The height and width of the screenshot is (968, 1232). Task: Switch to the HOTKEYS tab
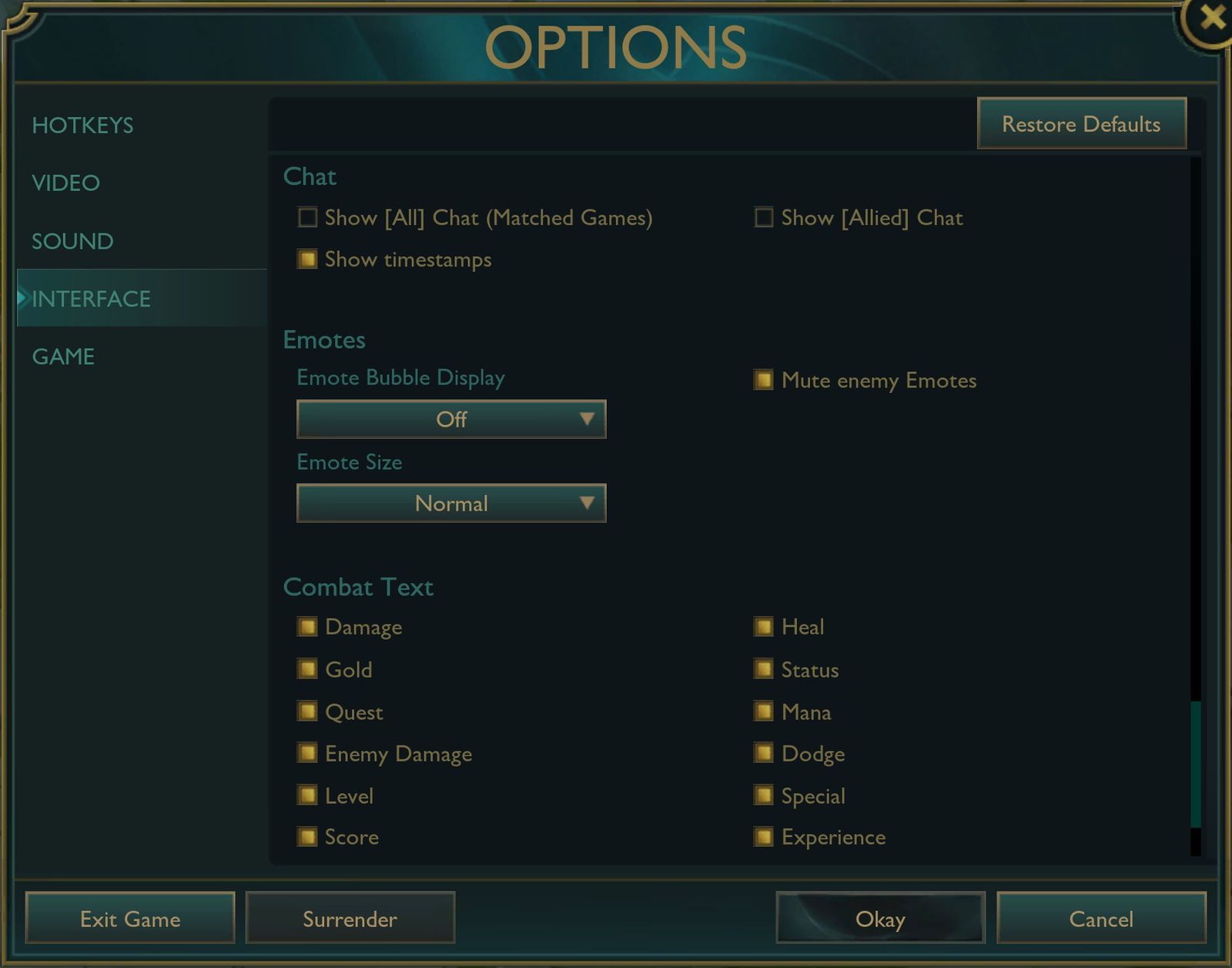[x=82, y=126]
